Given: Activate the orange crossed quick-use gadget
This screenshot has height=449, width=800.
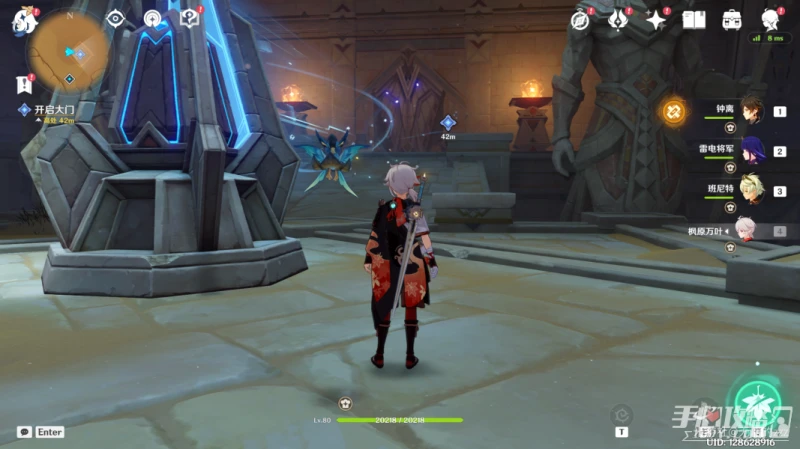Looking at the screenshot, I should [x=673, y=109].
